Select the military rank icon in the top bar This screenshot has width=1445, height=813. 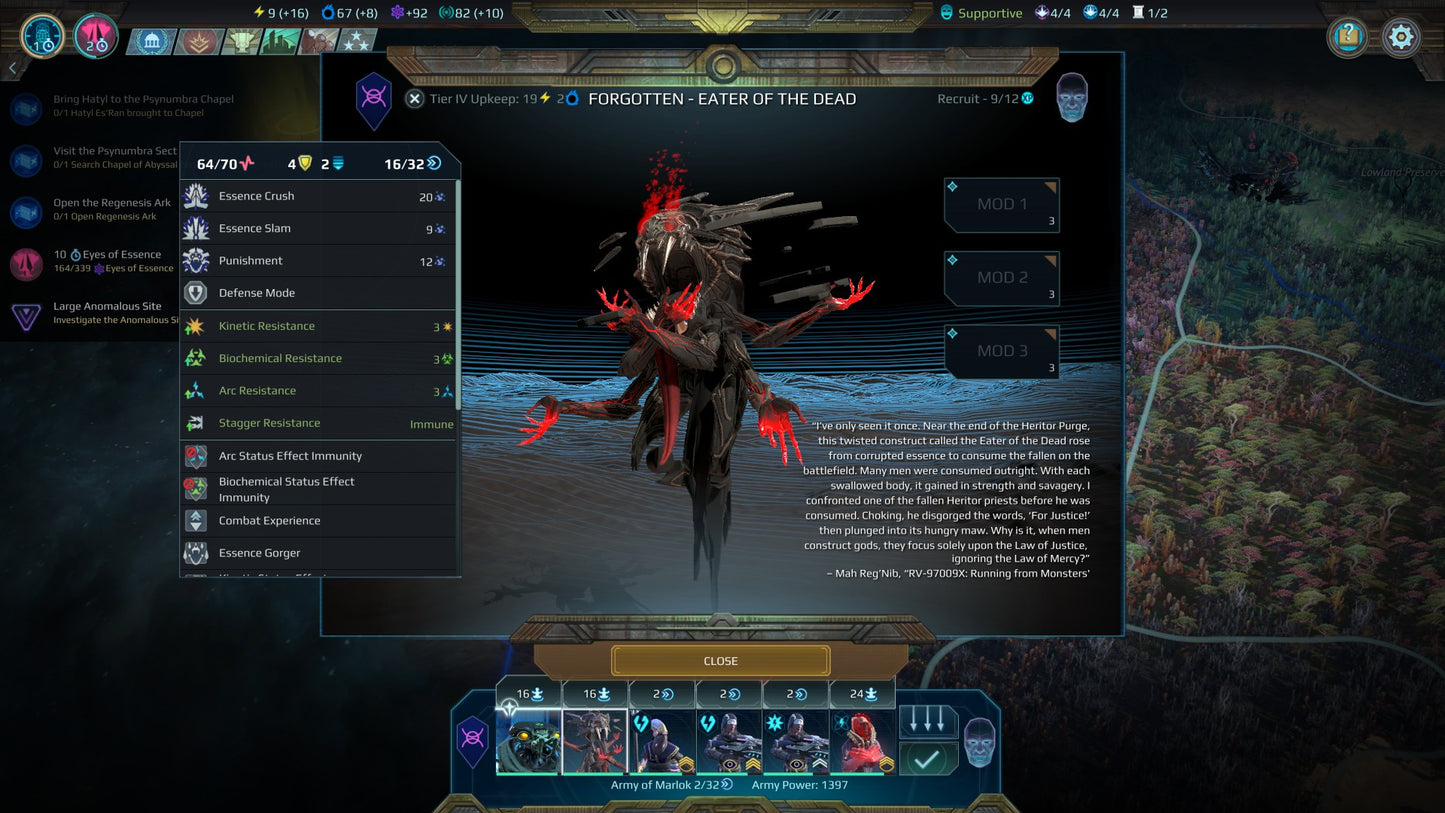pos(198,41)
